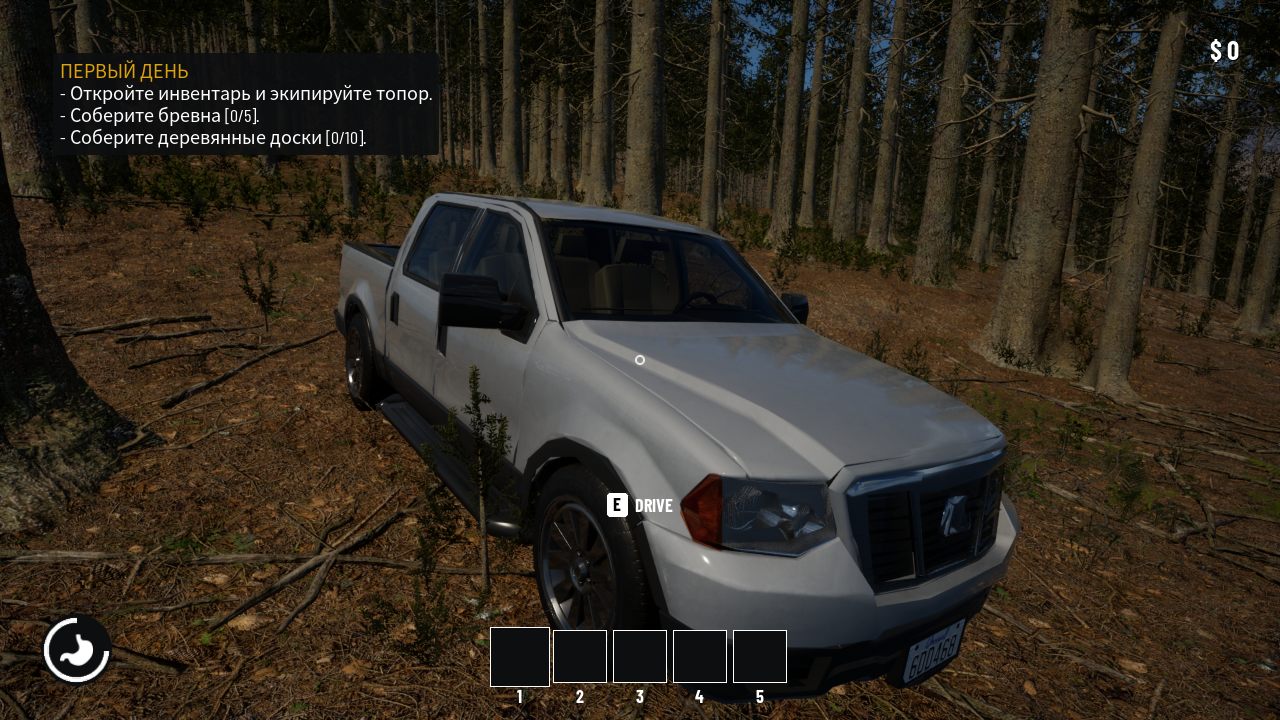Select hotbar slot 3
The height and width of the screenshot is (720, 1280).
(x=640, y=656)
